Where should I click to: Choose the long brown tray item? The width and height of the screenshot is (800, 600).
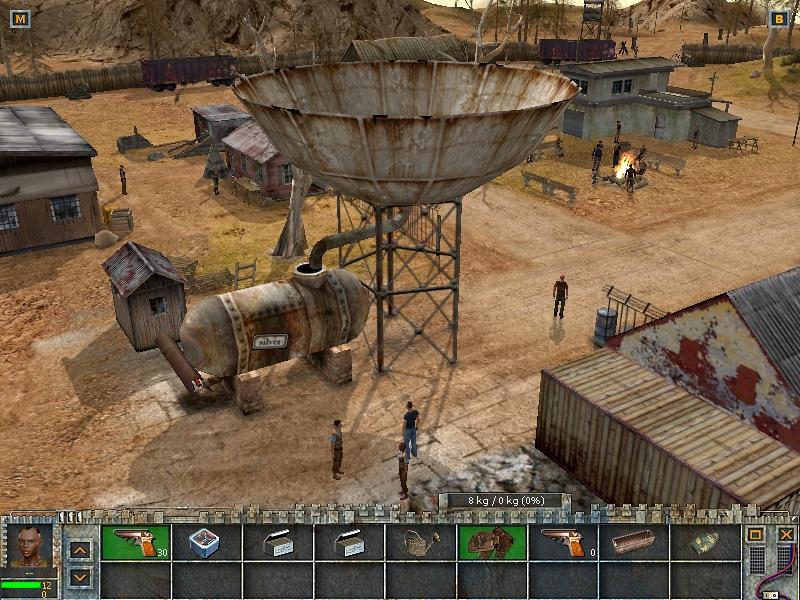point(634,542)
